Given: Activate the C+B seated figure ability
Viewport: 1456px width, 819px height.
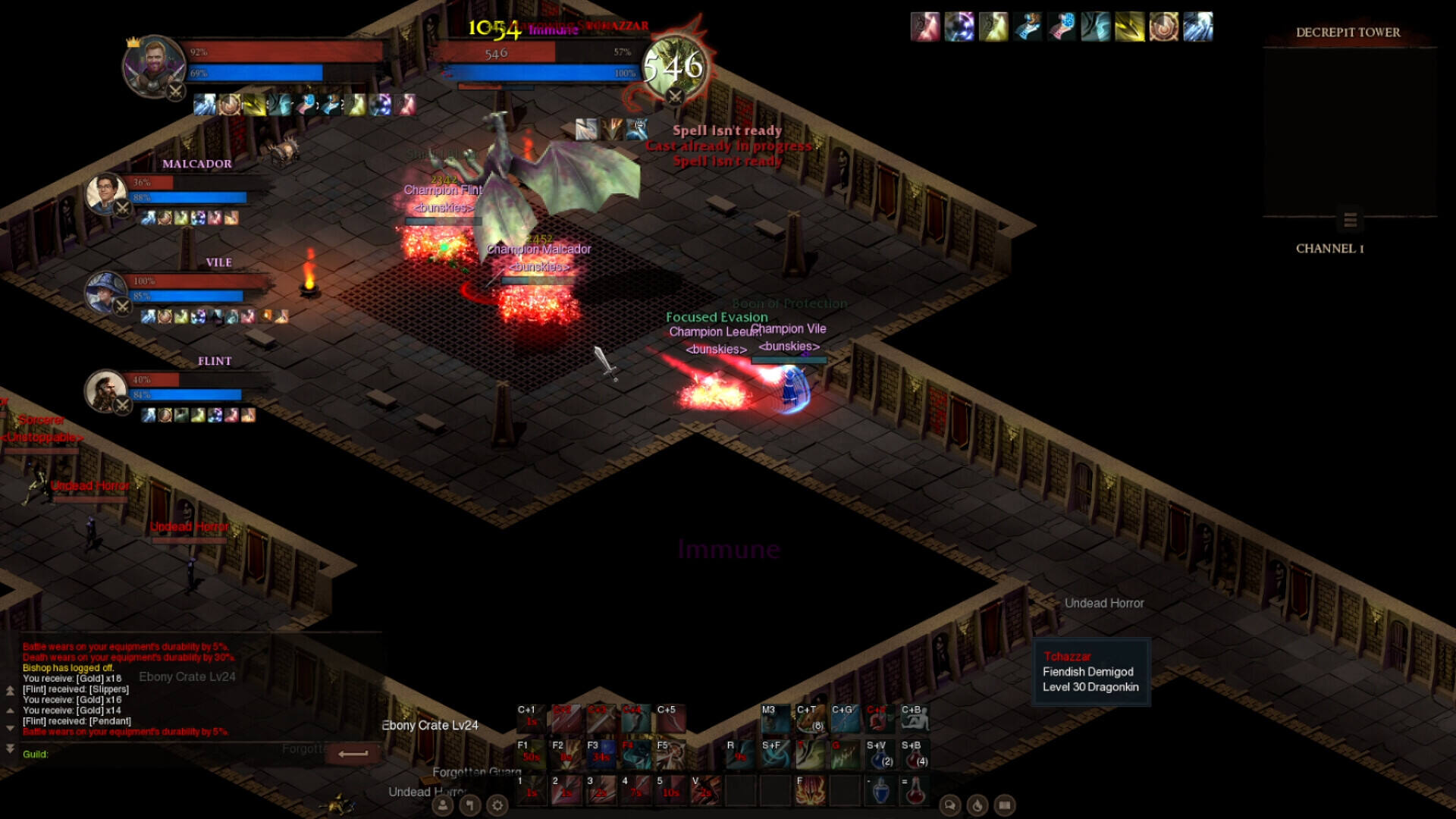Looking at the screenshot, I should 915,719.
